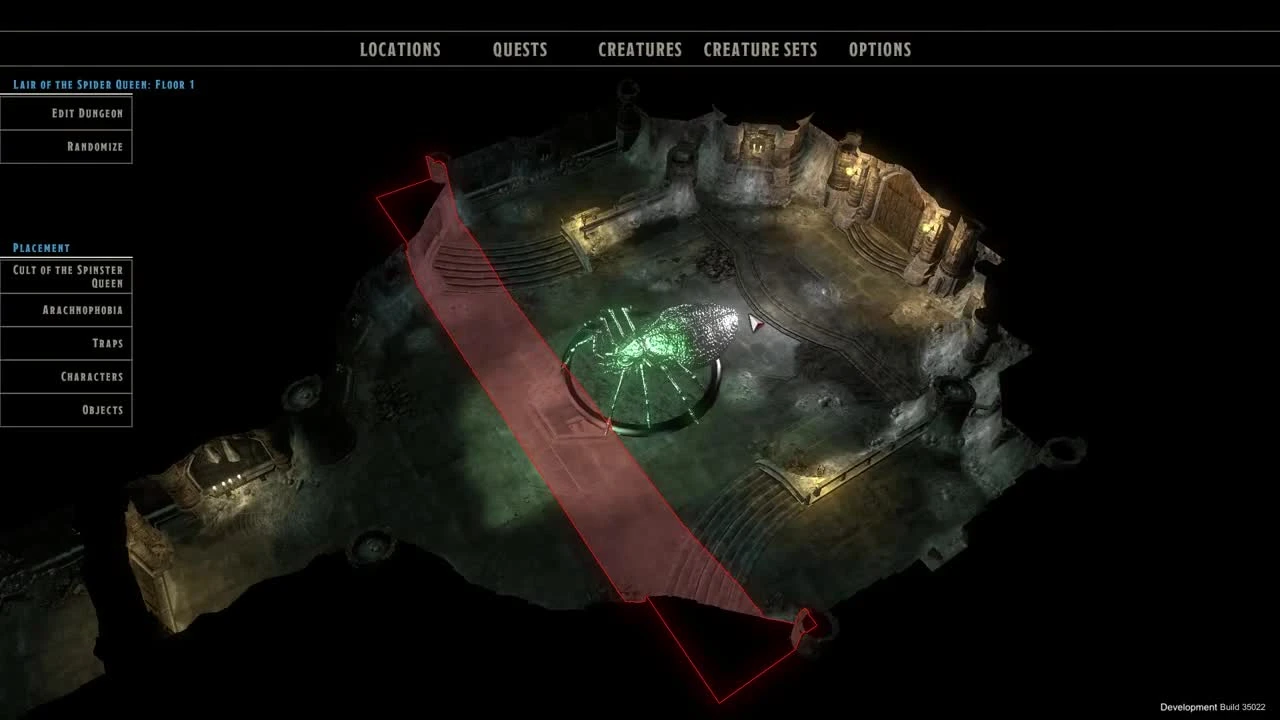Click the Placement section header

(x=40, y=247)
